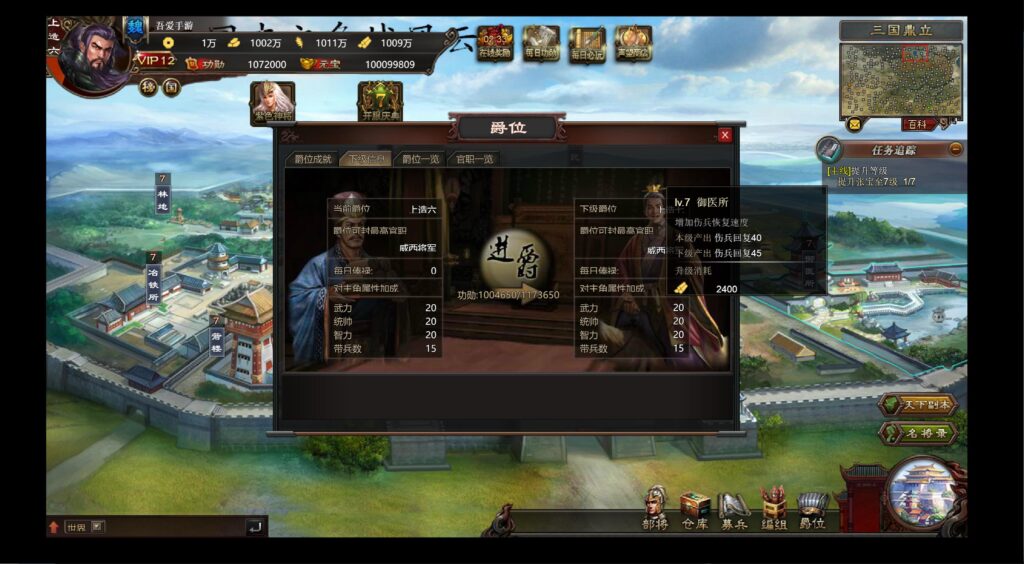
Task: Click the VIP12 badge
Action: 156,62
